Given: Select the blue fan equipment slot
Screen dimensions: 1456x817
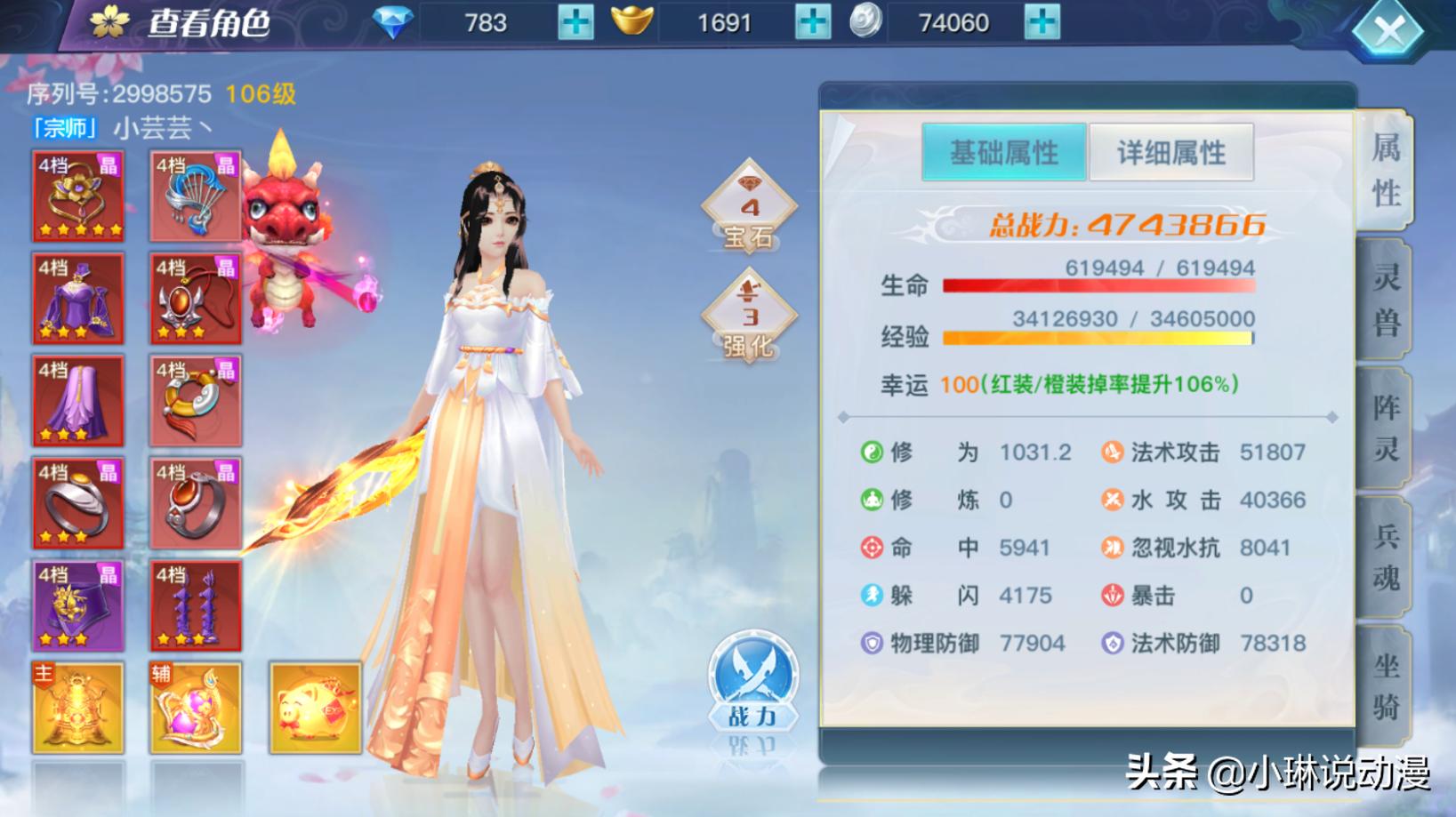Looking at the screenshot, I should pos(196,196).
